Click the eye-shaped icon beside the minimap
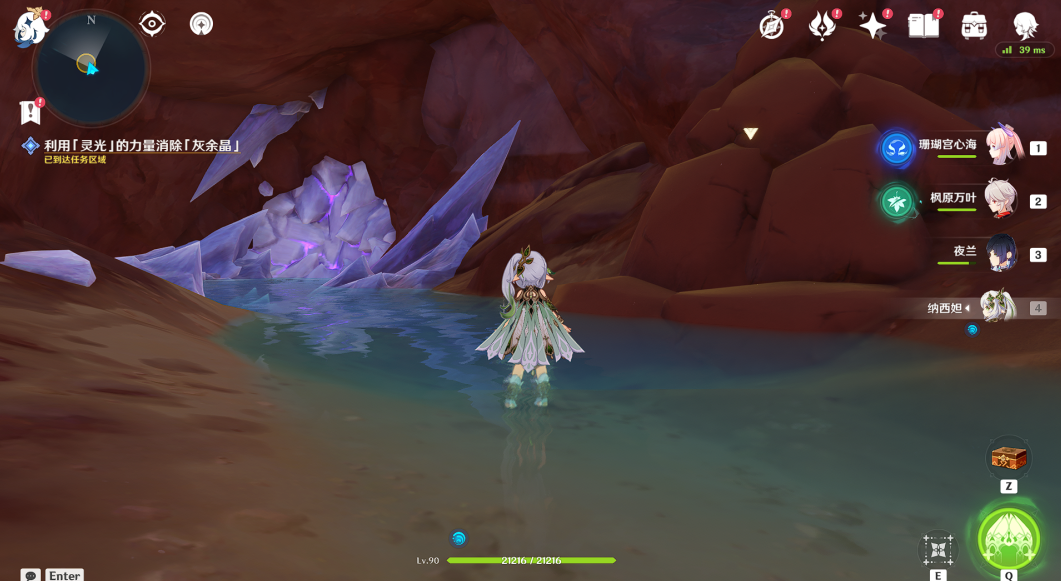1061x581 pixels. pos(152,23)
